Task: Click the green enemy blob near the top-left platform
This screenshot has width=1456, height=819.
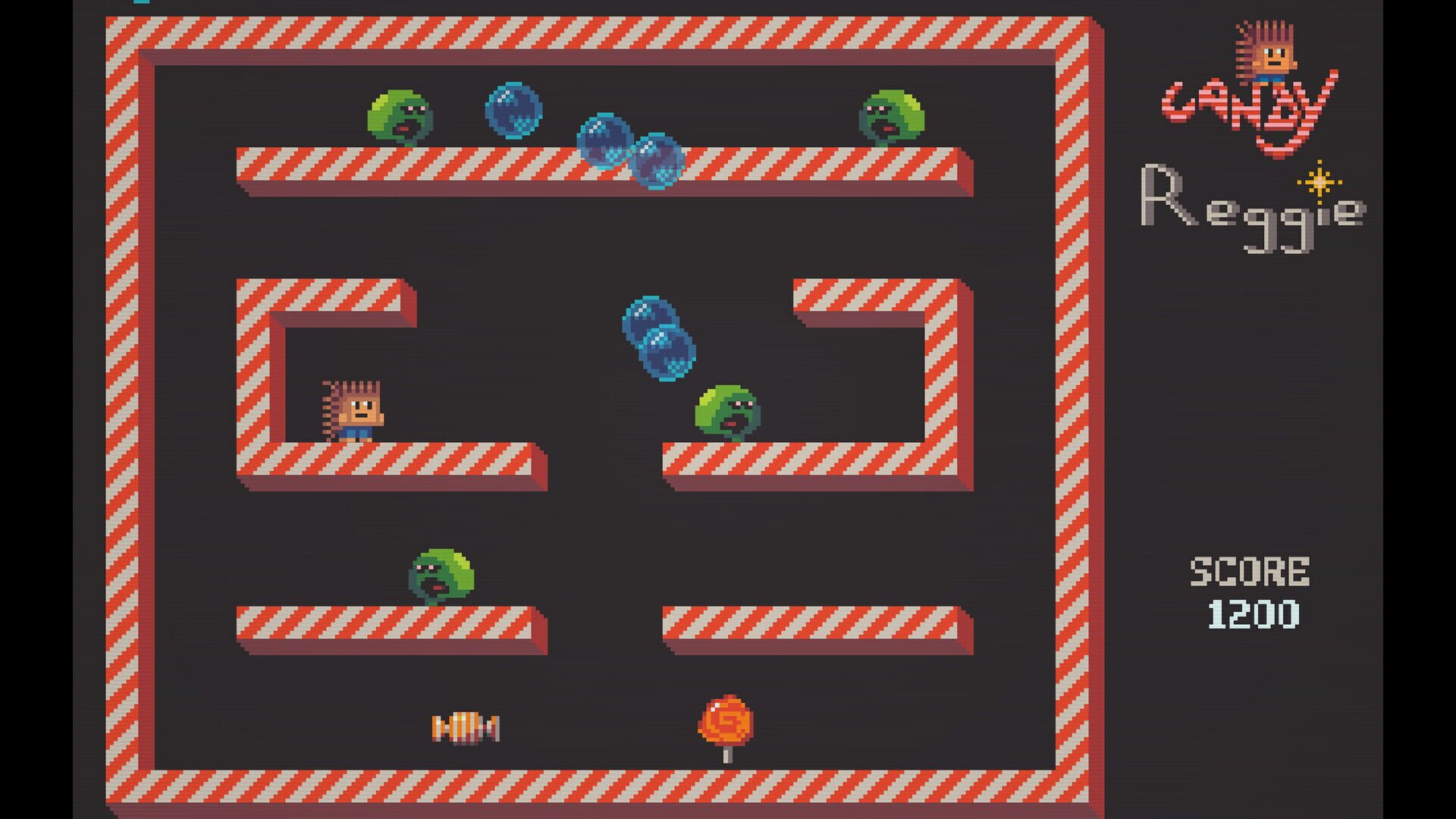Action: click(402, 114)
